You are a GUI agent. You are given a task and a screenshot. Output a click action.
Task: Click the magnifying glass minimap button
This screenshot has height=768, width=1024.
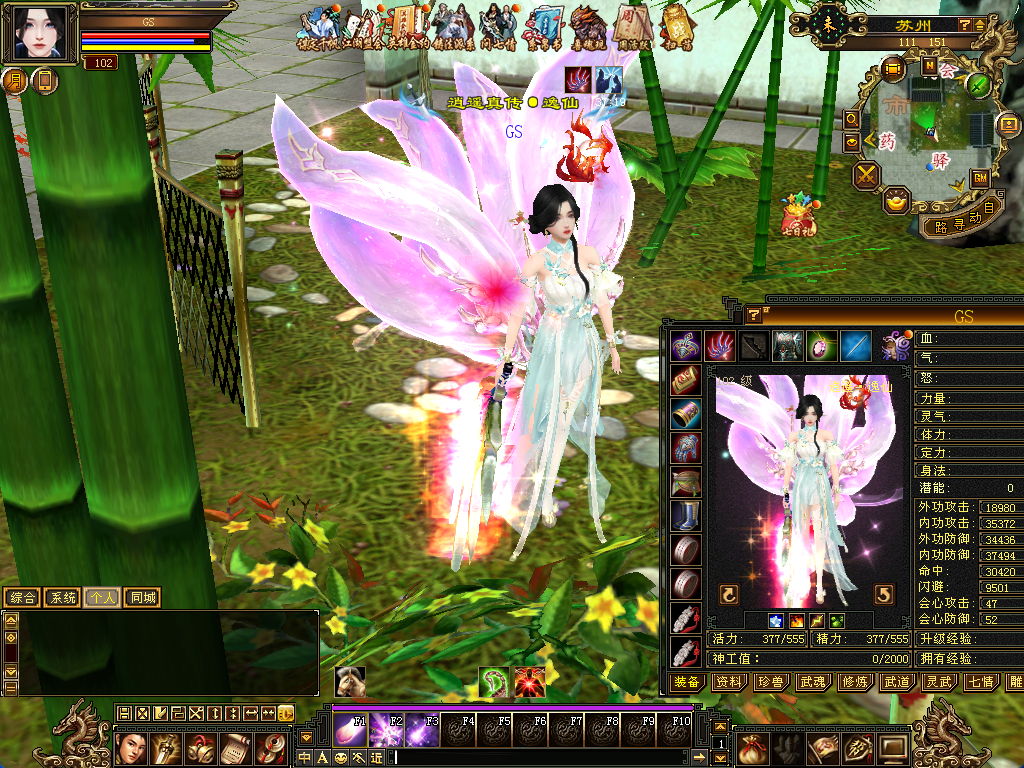[x=851, y=119]
